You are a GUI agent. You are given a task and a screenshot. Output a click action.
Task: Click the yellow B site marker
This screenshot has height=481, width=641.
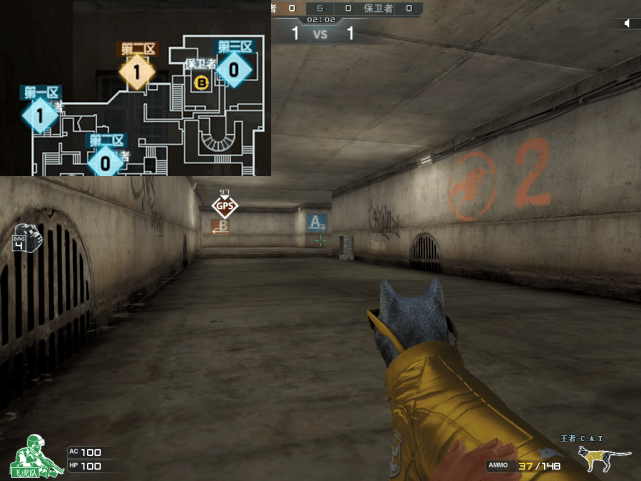(x=201, y=83)
